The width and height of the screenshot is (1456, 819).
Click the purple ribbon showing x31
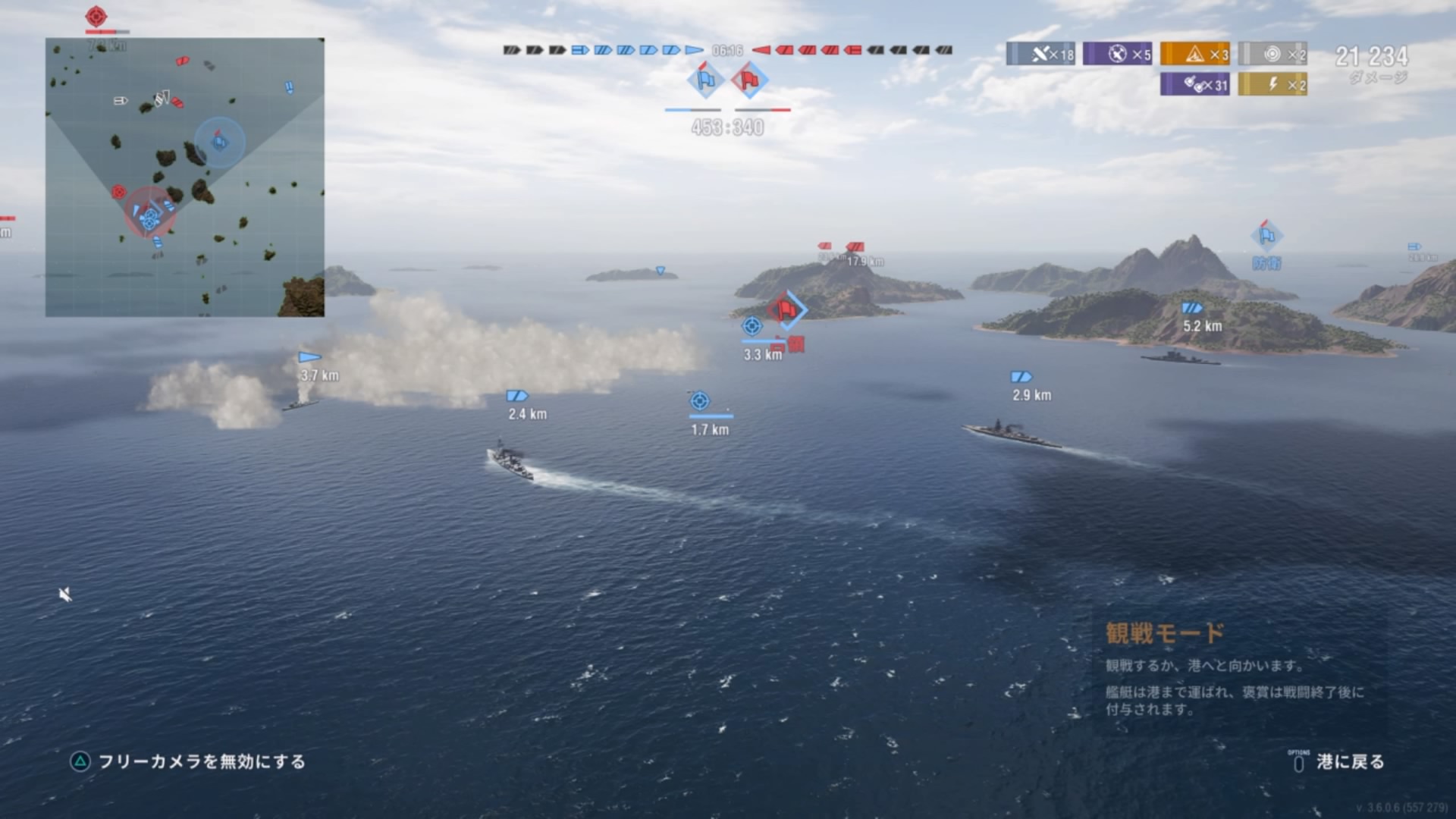point(1195,84)
